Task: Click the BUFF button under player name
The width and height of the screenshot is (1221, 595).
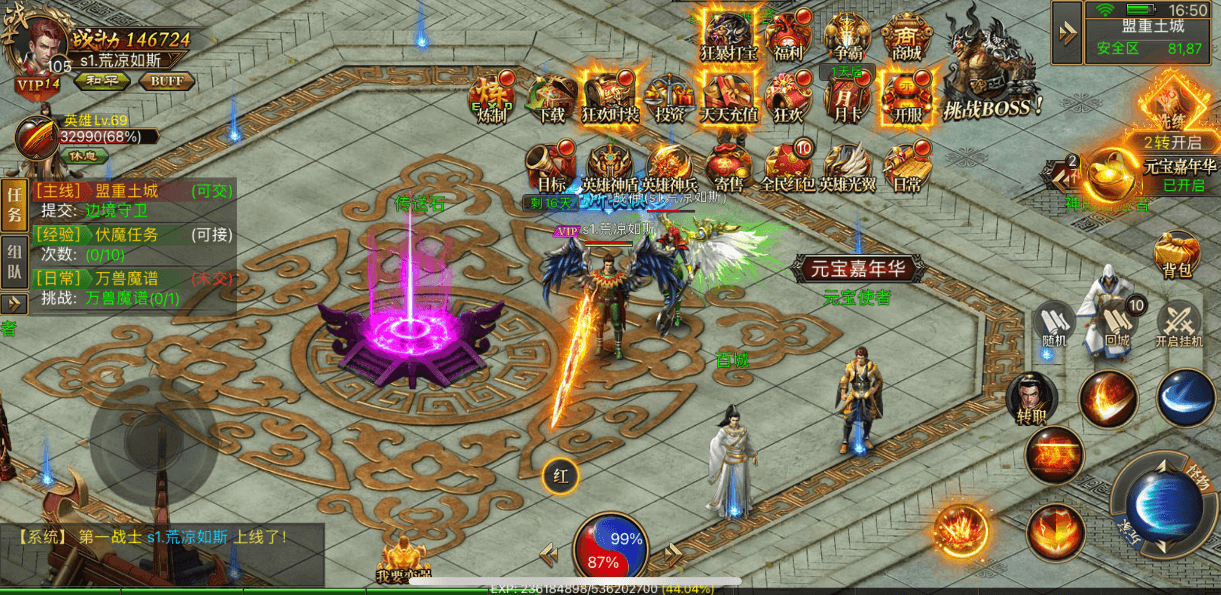Action: [x=166, y=81]
